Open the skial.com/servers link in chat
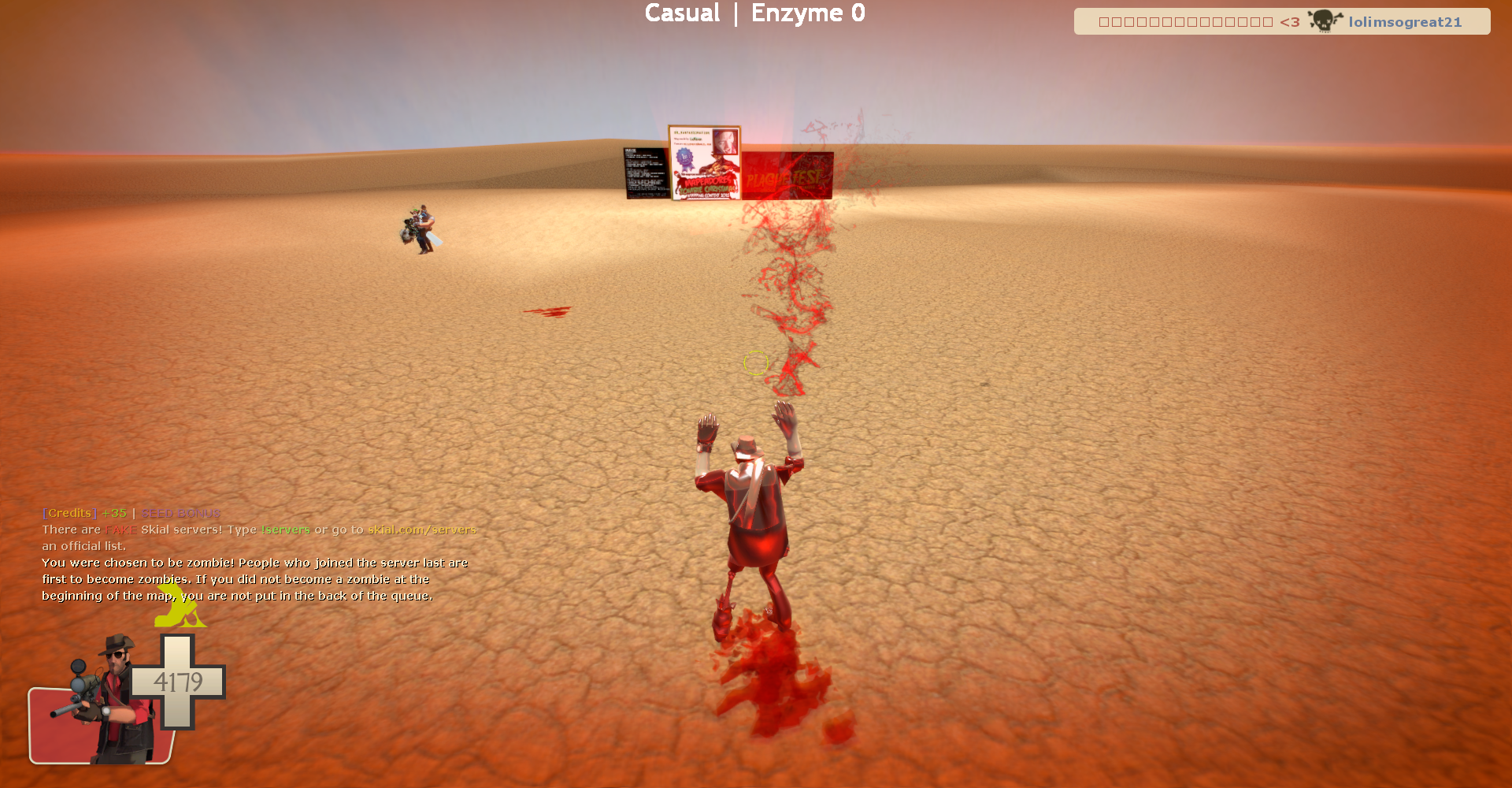Screen dimensions: 1512x788 pos(422,530)
